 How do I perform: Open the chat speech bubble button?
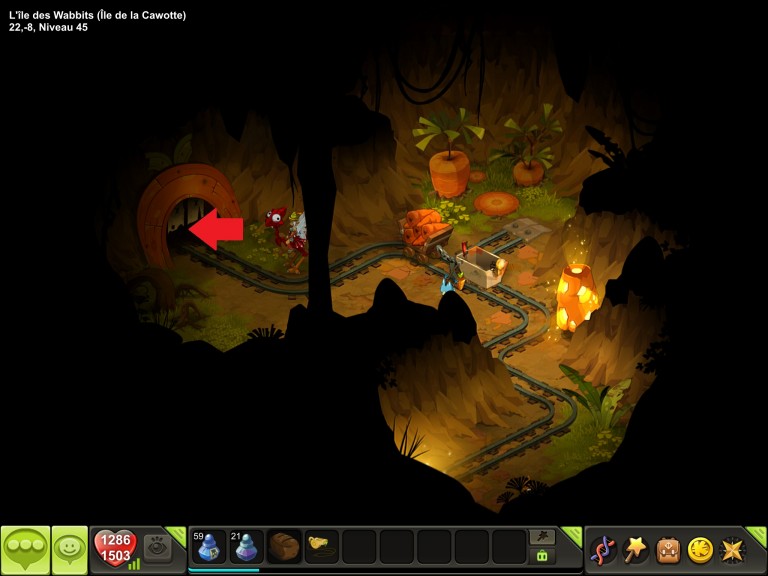pos(25,549)
